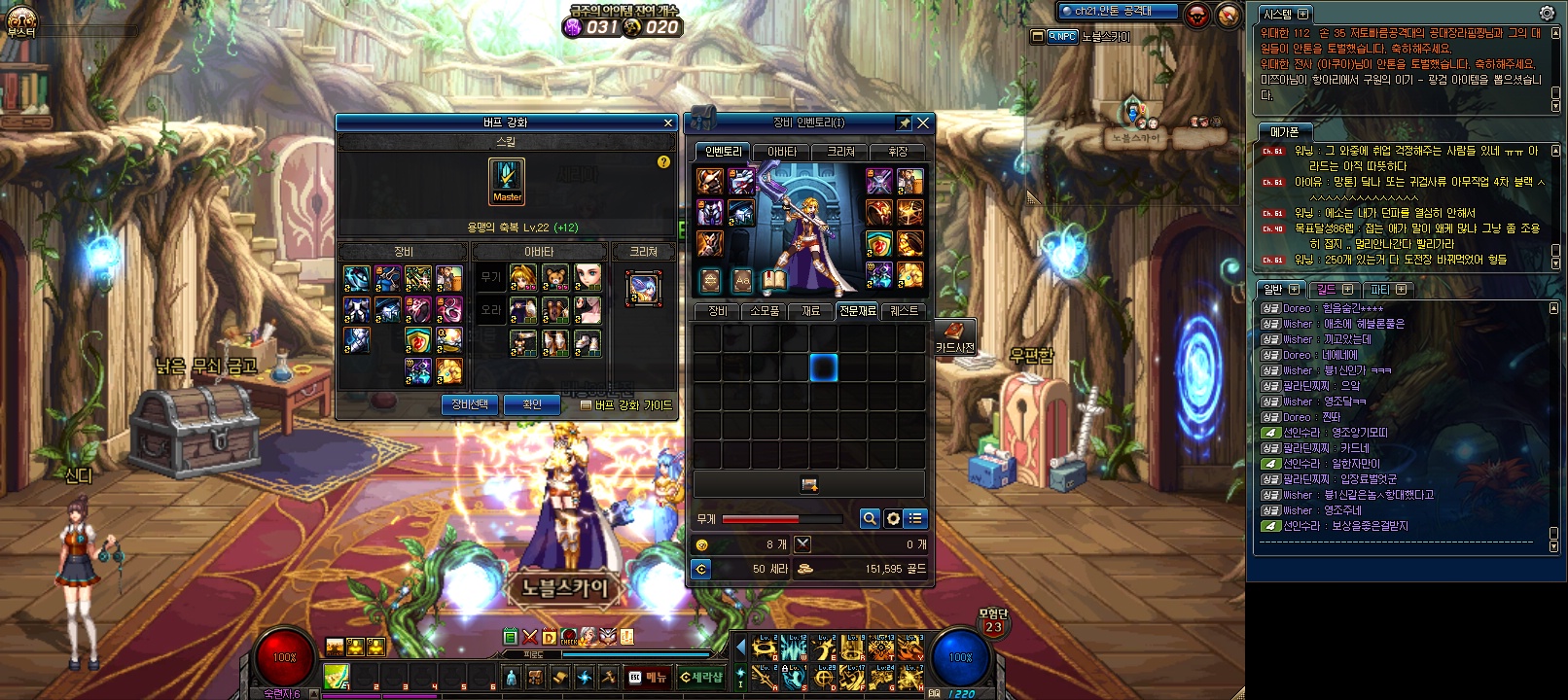Click the inventory magnifier search button
This screenshot has height=700, width=1568.
[870, 519]
